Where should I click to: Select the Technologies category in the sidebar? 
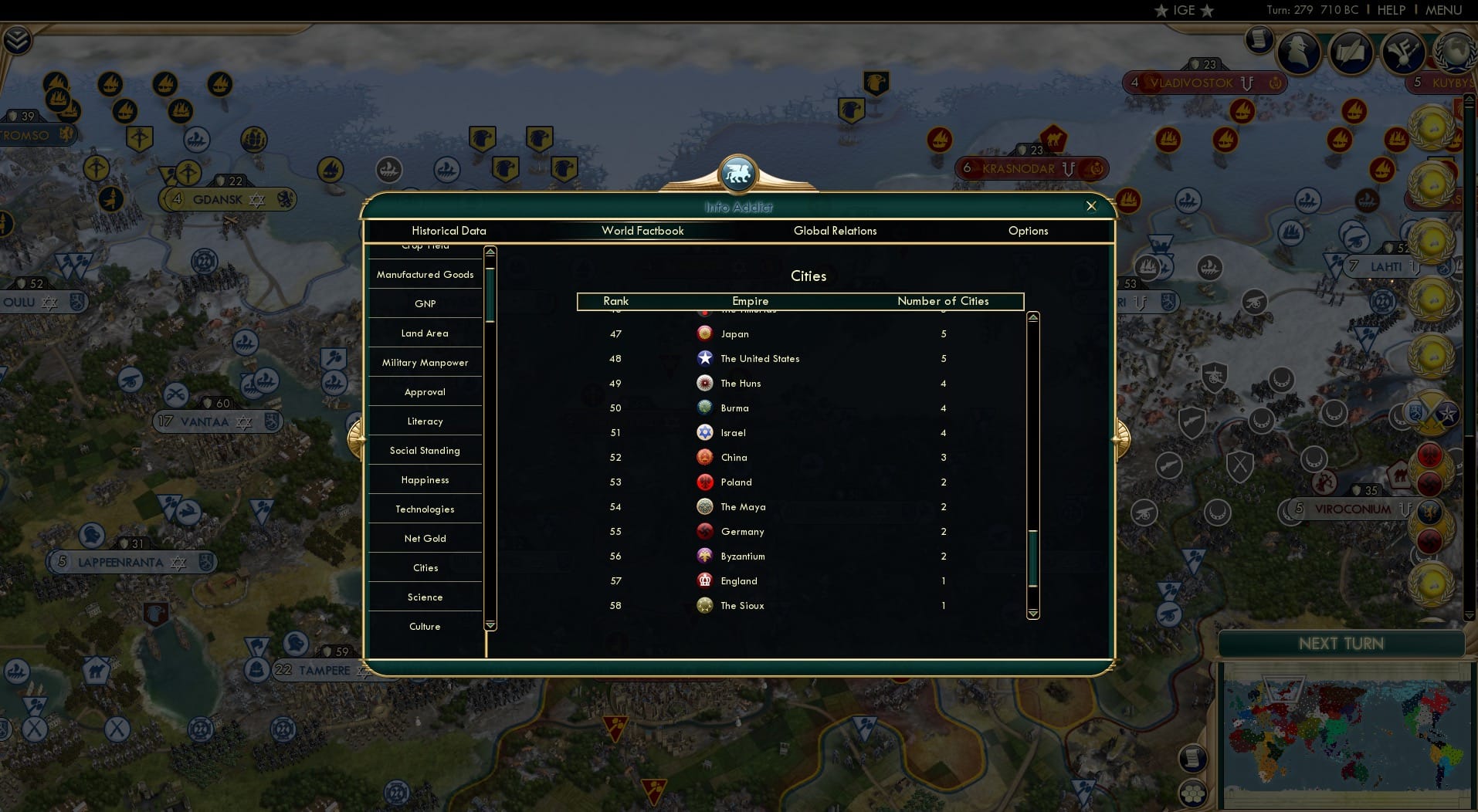click(x=425, y=509)
